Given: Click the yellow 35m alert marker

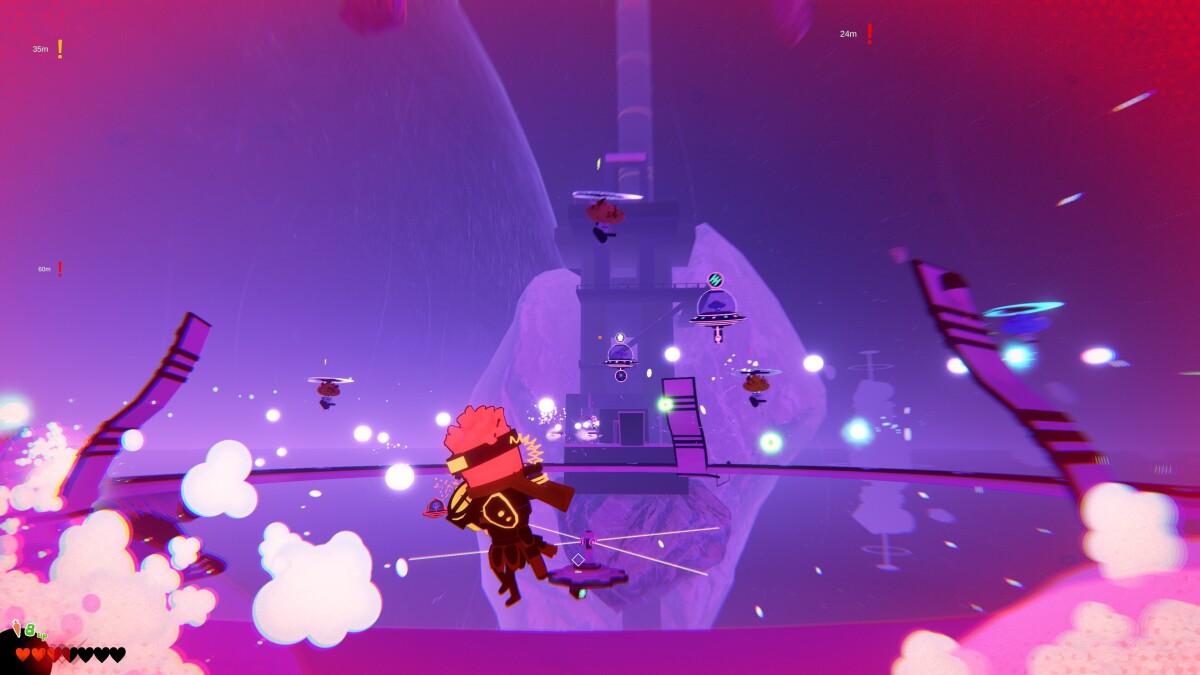Looking at the screenshot, I should point(59,49).
